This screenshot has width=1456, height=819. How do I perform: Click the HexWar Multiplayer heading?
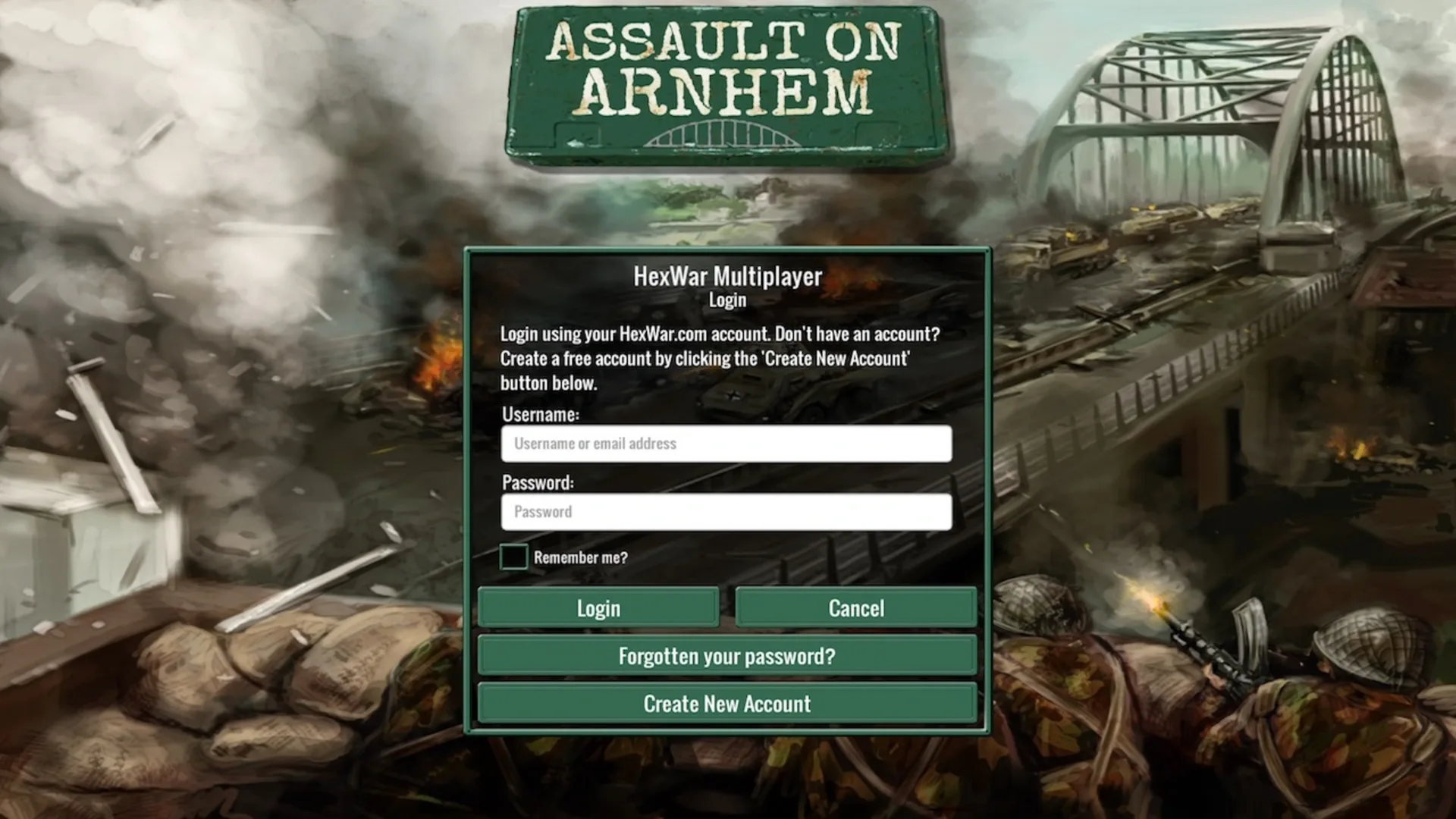pyautogui.click(x=727, y=277)
